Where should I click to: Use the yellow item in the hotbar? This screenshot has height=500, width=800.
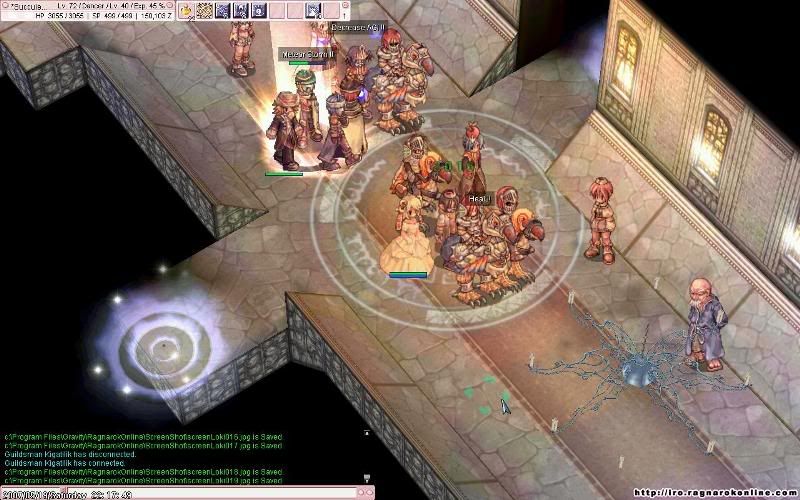coord(187,11)
